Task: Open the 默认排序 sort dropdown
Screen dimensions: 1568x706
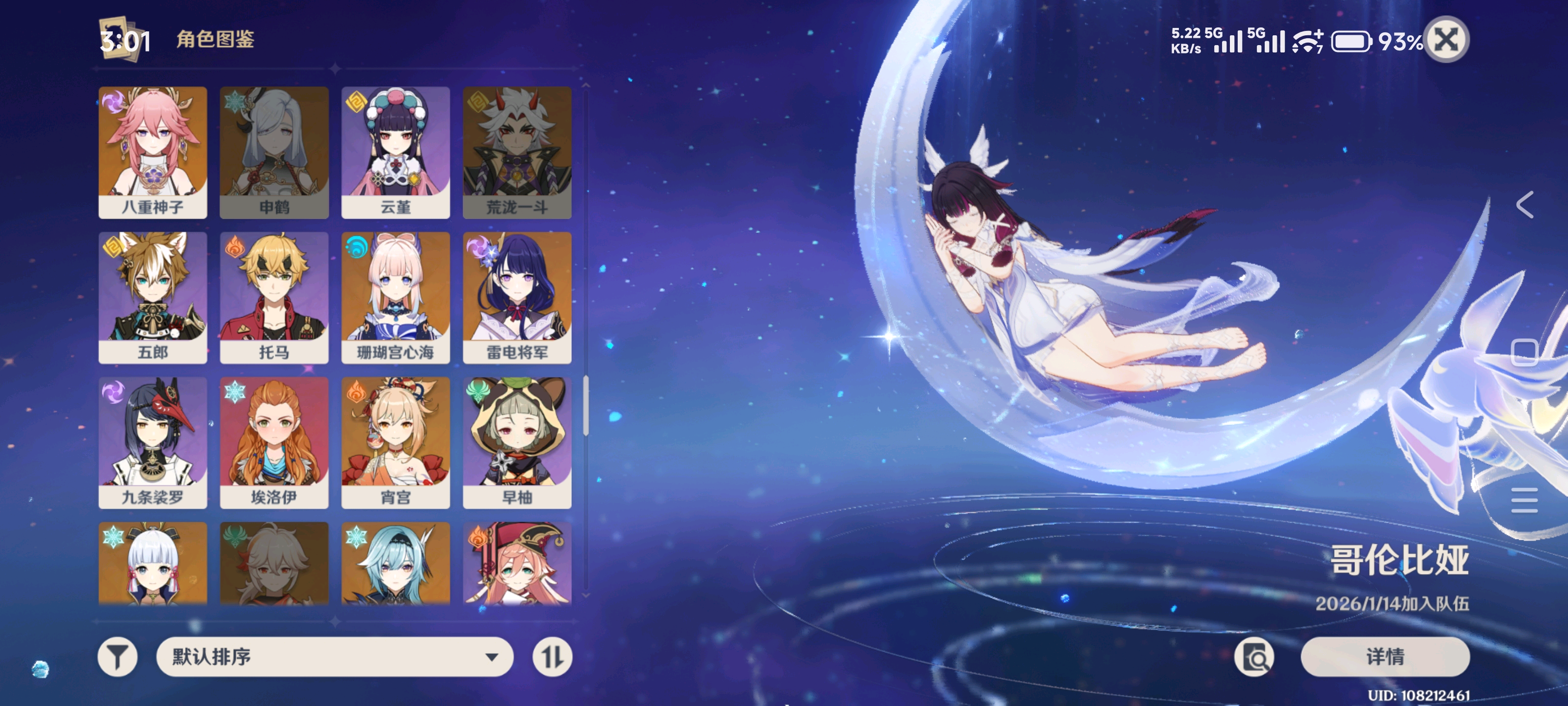Action: click(334, 656)
